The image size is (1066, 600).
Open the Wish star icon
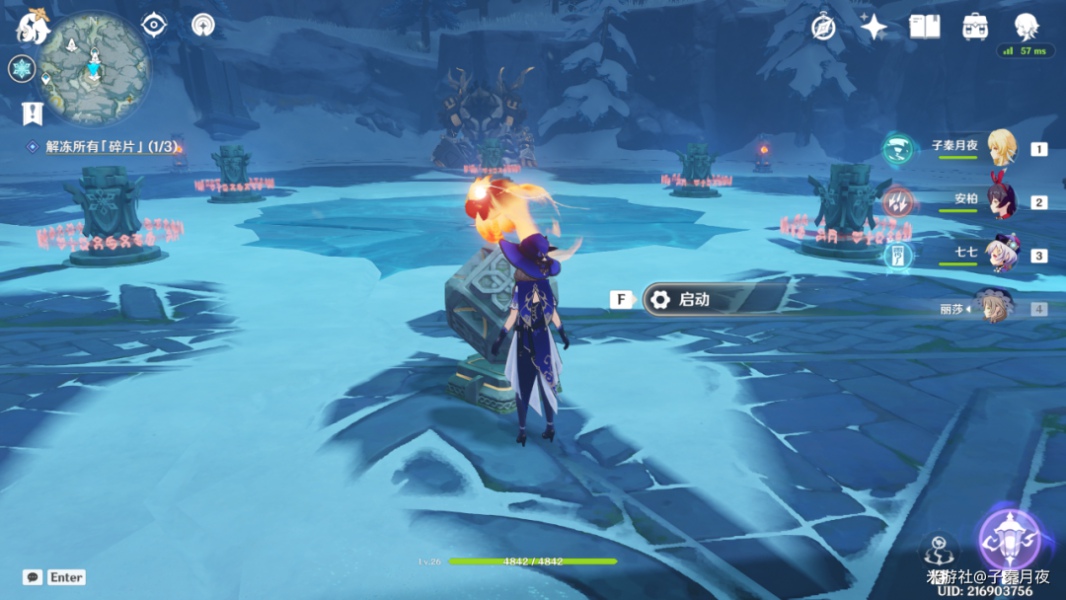[873, 27]
